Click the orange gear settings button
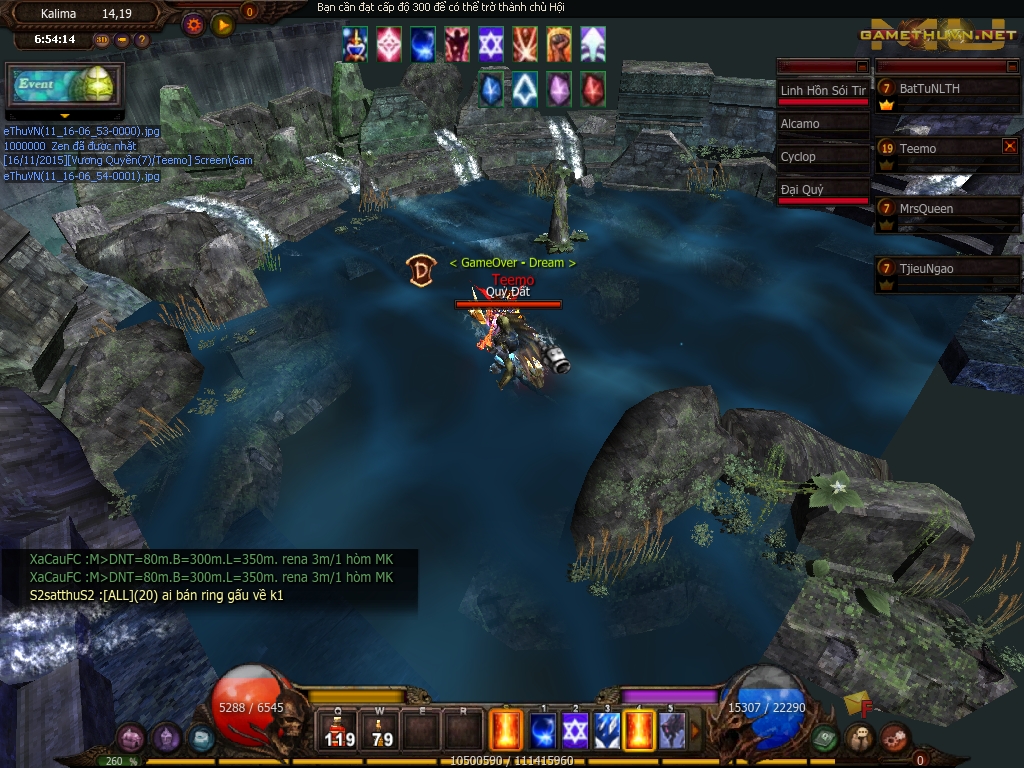This screenshot has width=1024, height=768. tap(195, 24)
